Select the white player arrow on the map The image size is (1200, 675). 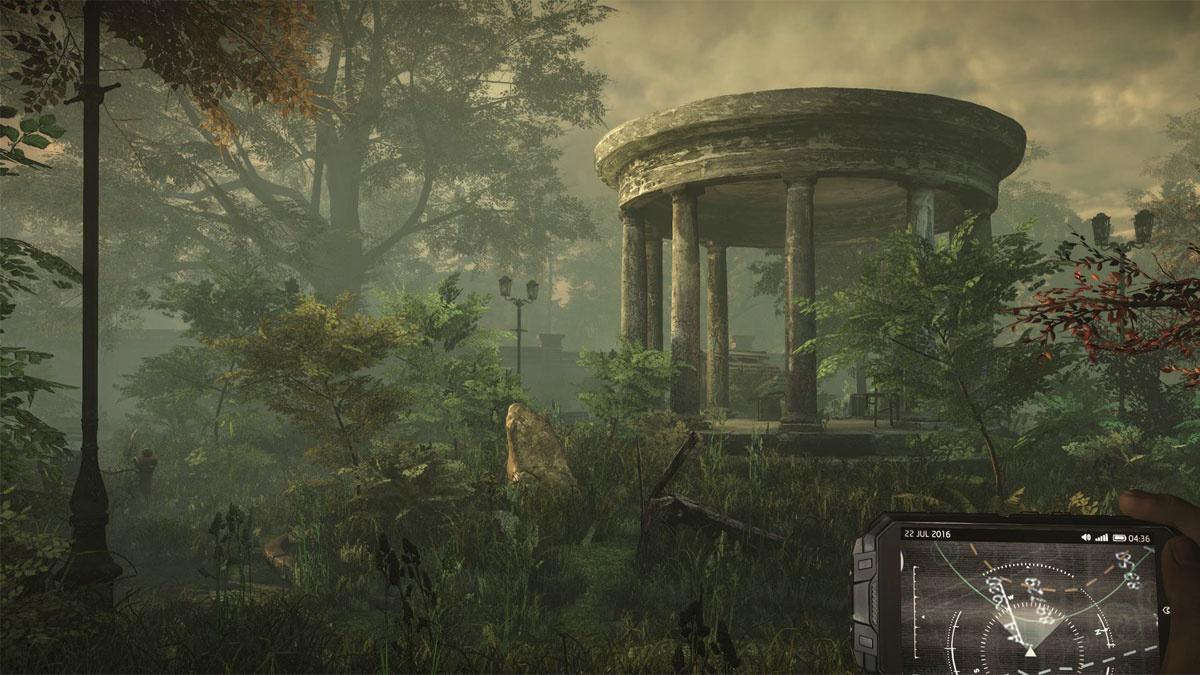pos(1031,651)
